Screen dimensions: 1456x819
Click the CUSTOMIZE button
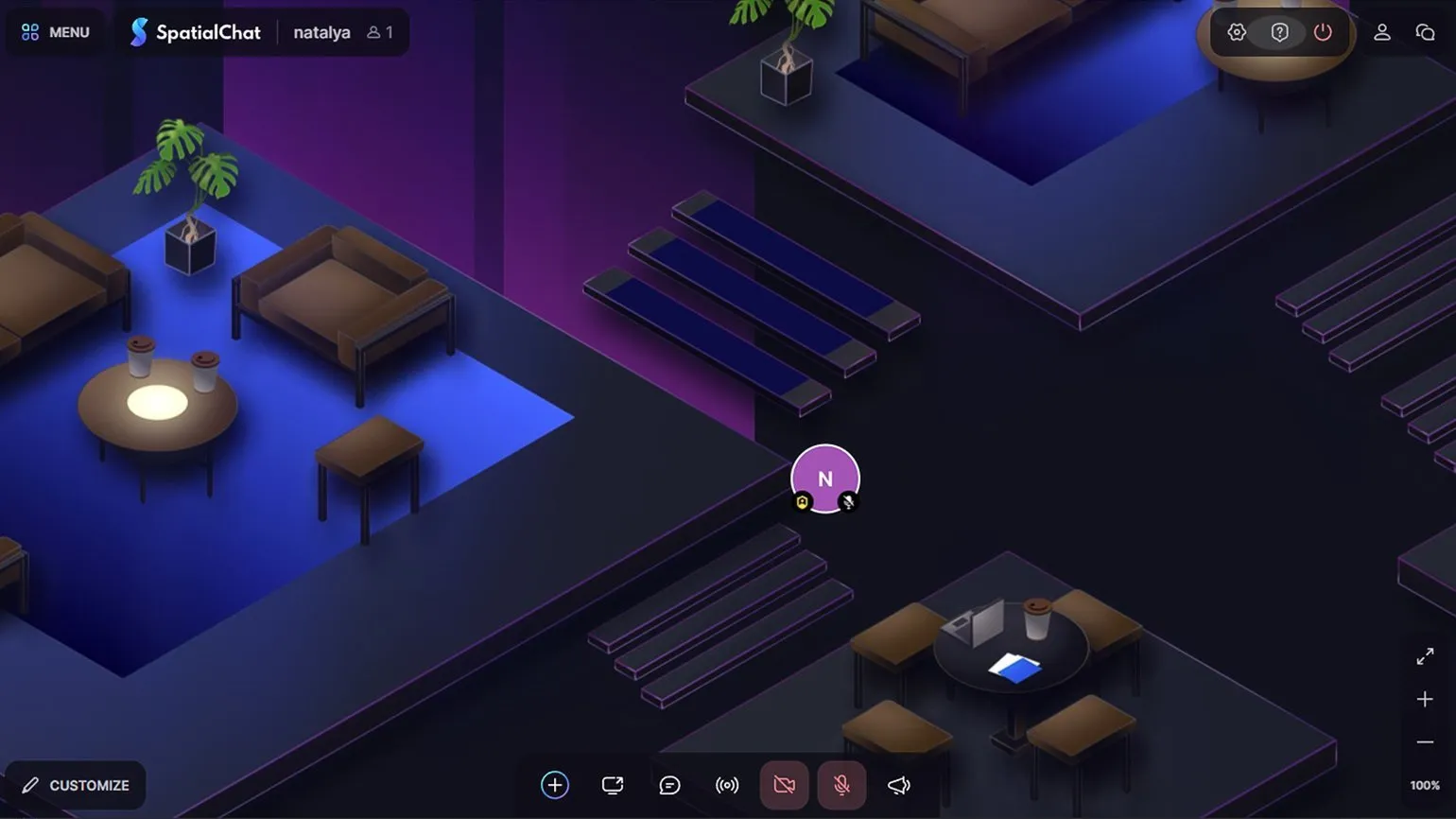click(x=76, y=785)
